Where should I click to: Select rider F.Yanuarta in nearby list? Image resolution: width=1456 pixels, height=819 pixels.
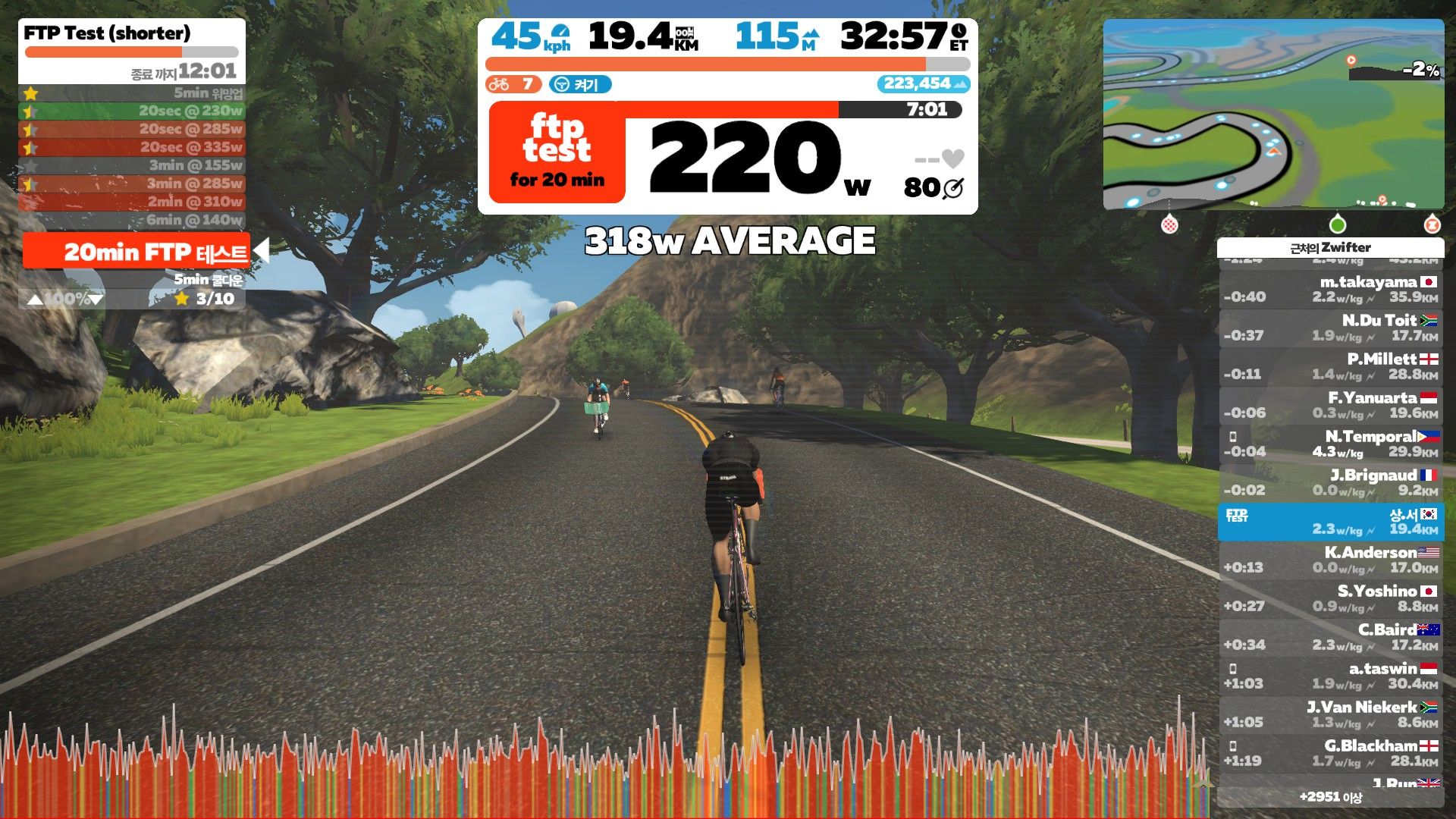point(1331,405)
